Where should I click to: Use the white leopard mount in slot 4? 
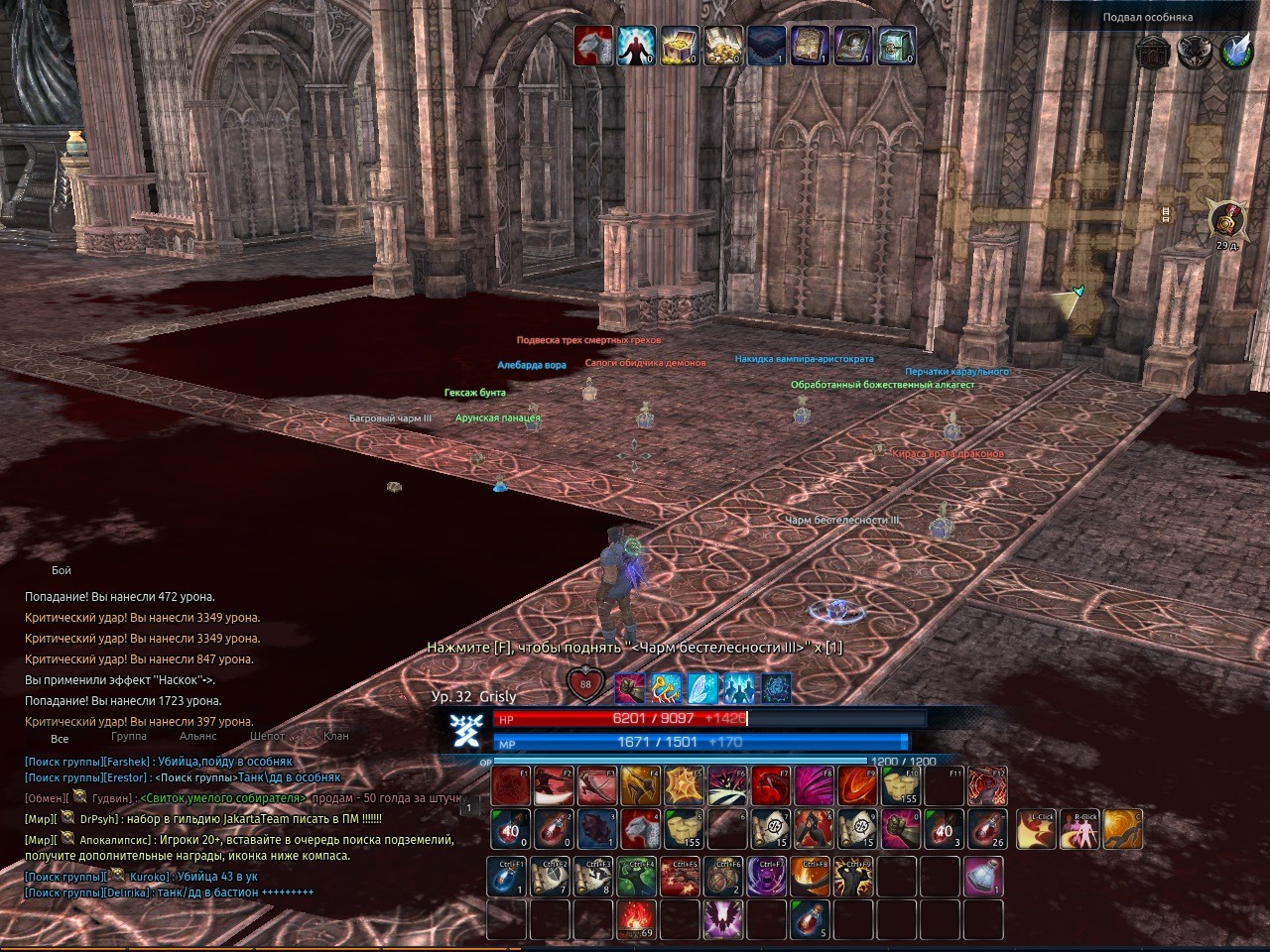640,830
